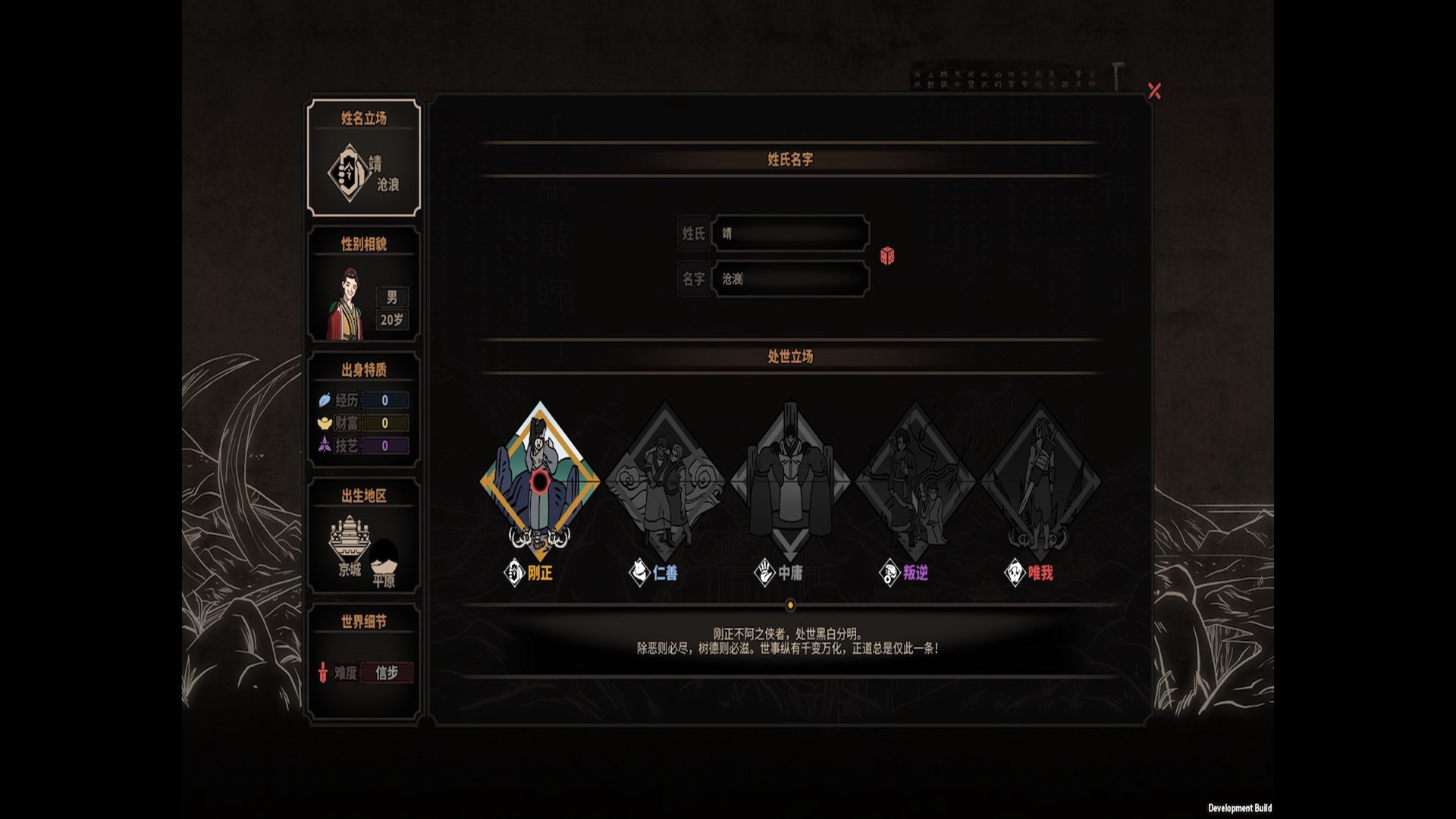Choose the 唯我 egoist stance portrait
This screenshot has height=819, width=1456.
1040,481
